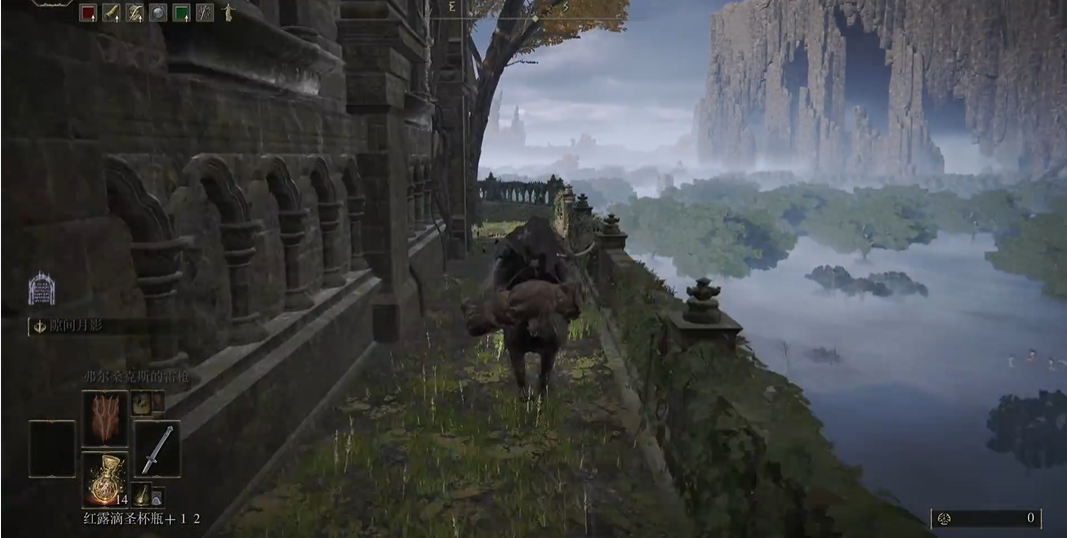
Task: Click the red square status buff icon
Action: click(87, 13)
